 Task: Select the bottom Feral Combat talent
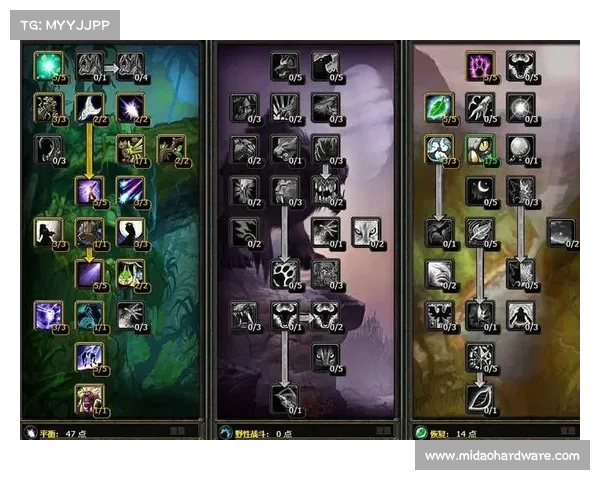(x=286, y=398)
